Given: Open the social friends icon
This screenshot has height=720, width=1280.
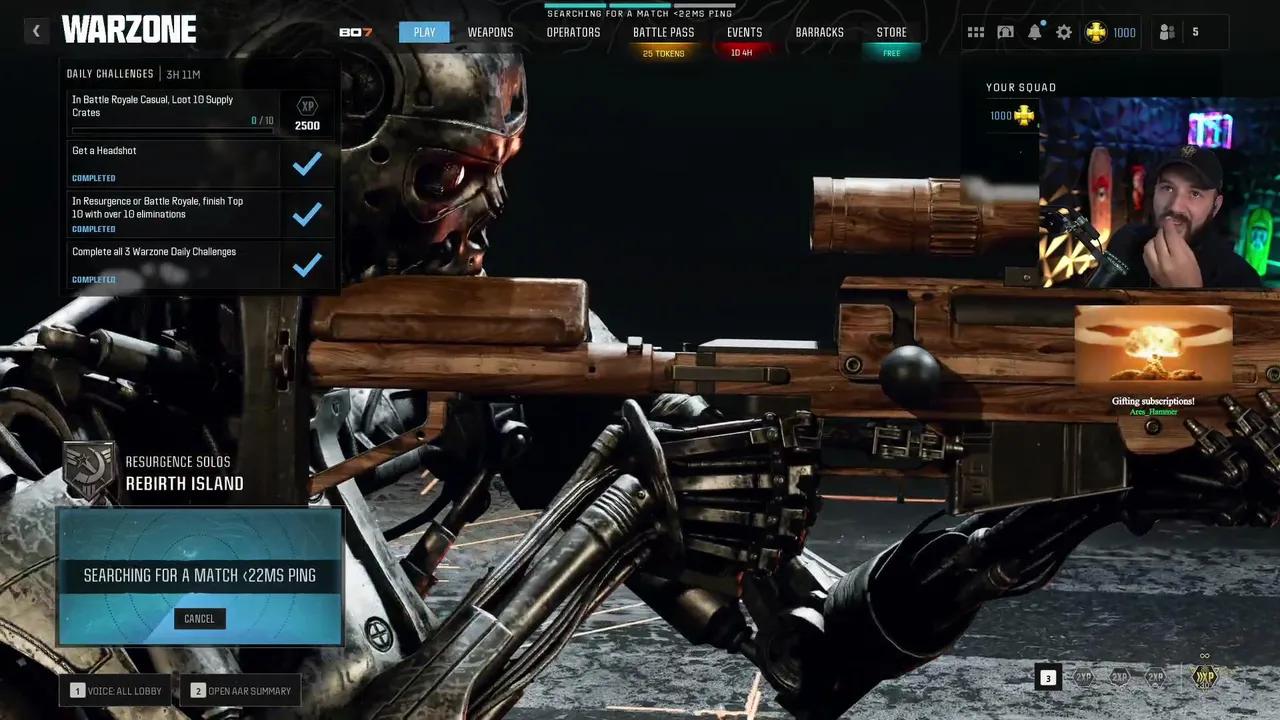Looking at the screenshot, I should point(1167,32).
